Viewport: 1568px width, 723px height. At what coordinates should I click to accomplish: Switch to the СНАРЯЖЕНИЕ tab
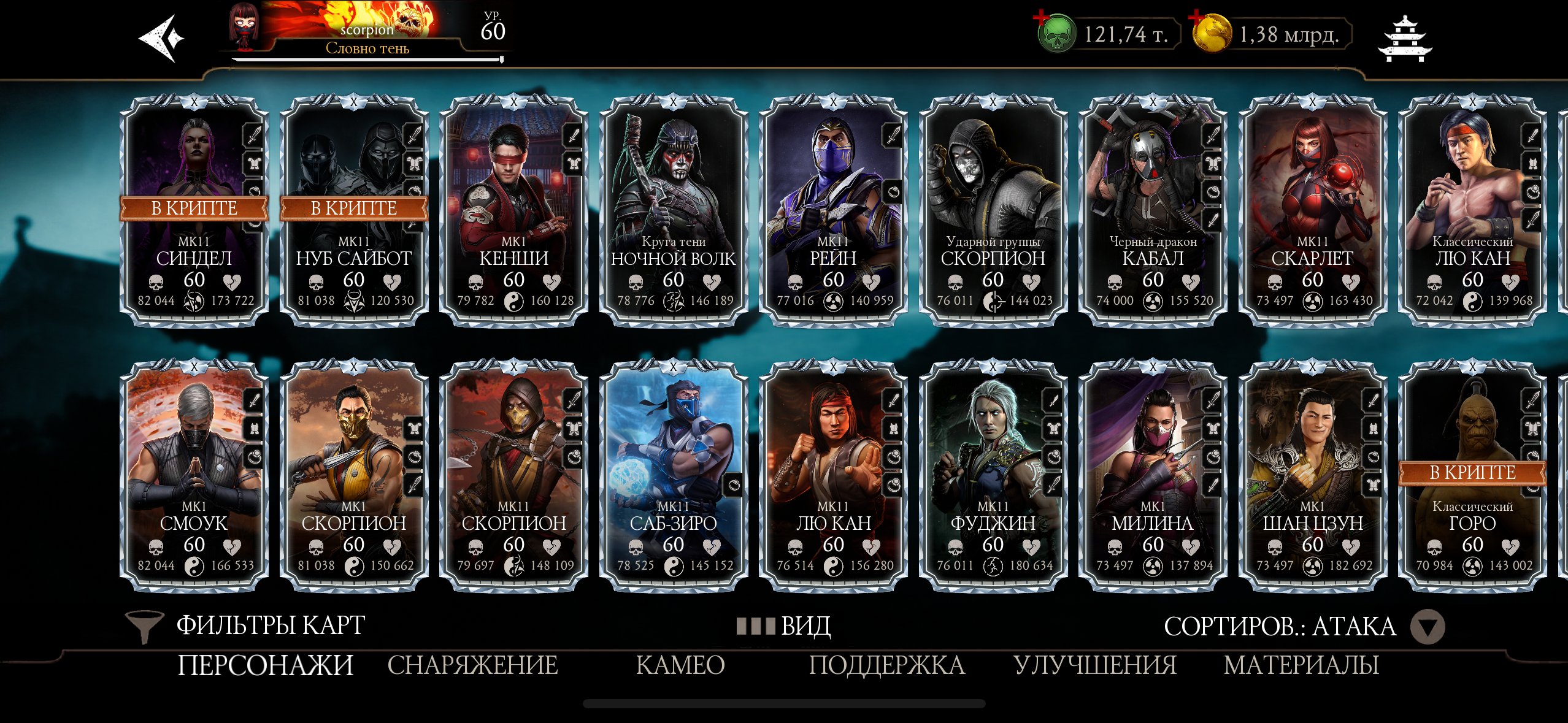[474, 664]
